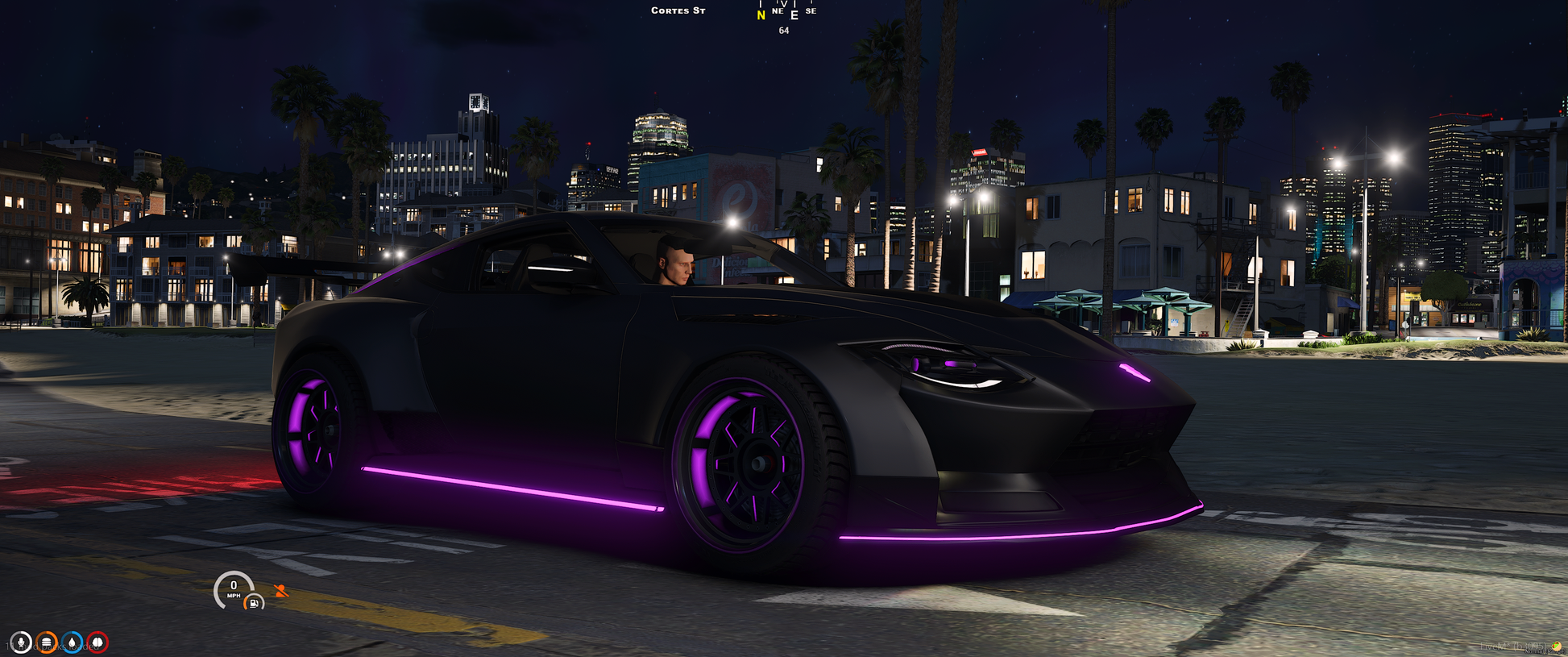Click the water drop thirst icon
This screenshot has height=657, width=1568.
coord(73,642)
